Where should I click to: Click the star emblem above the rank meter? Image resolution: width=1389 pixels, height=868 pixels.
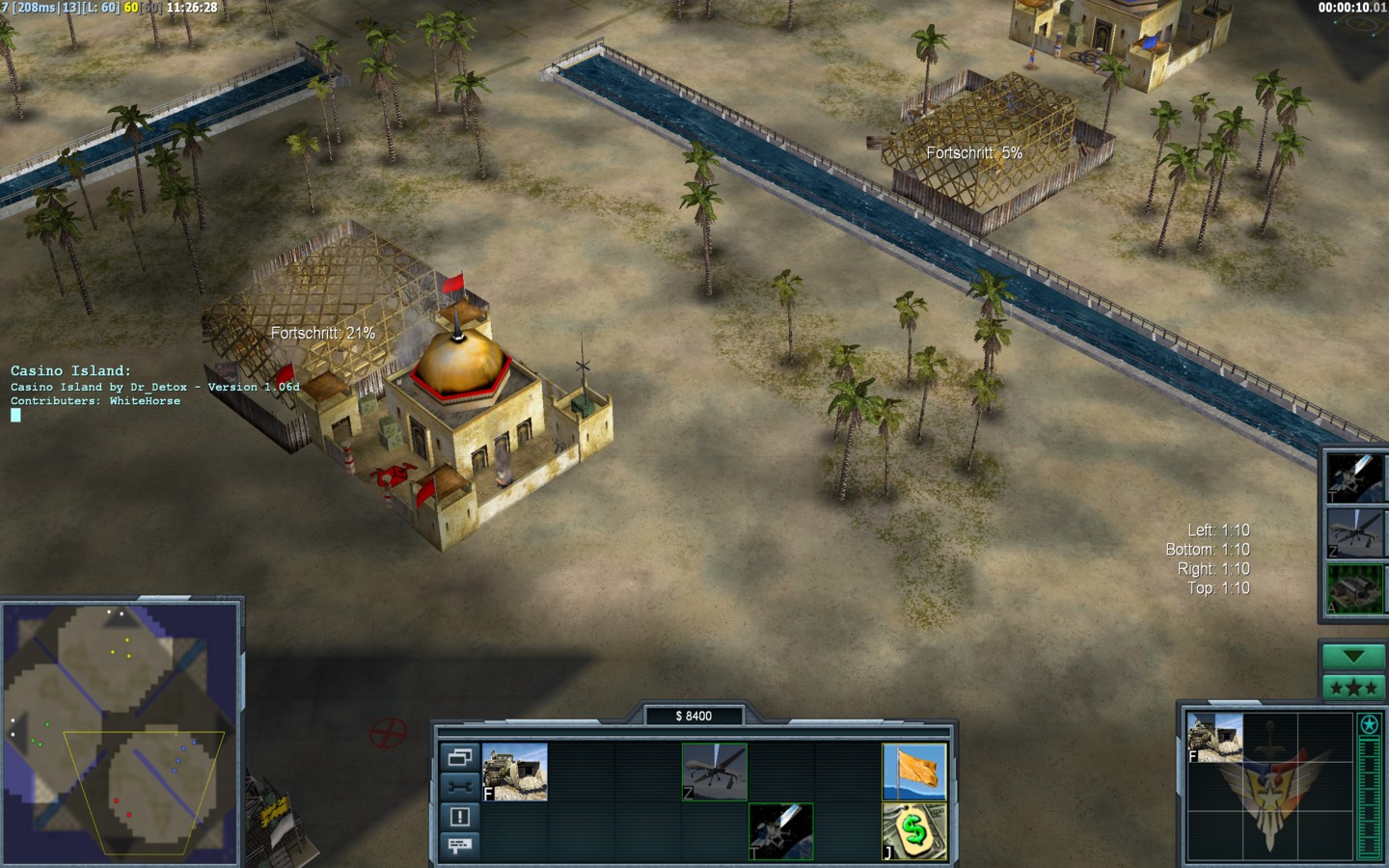click(x=1369, y=724)
